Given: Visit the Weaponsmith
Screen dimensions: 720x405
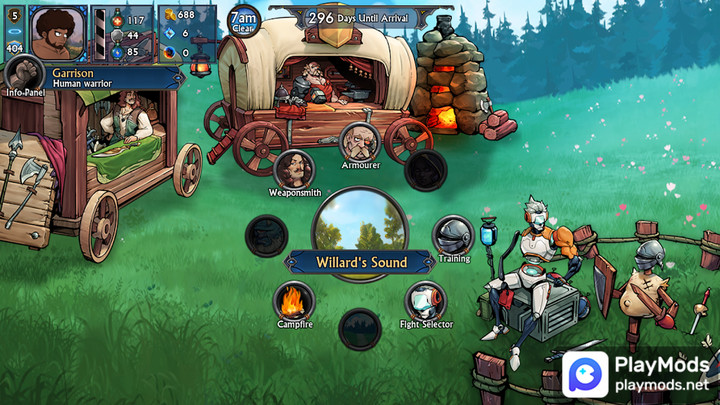Looking at the screenshot, I should [x=294, y=168].
